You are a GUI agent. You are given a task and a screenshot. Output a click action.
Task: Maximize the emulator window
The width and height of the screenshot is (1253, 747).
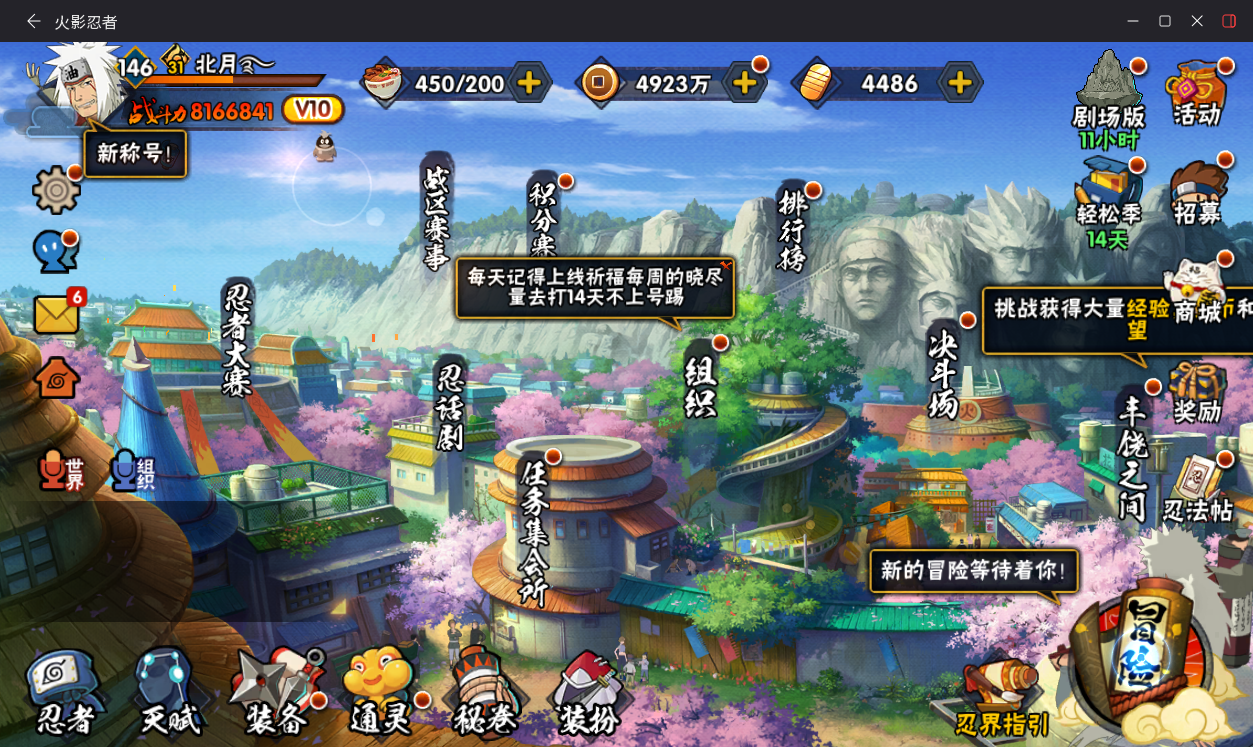point(1165,21)
